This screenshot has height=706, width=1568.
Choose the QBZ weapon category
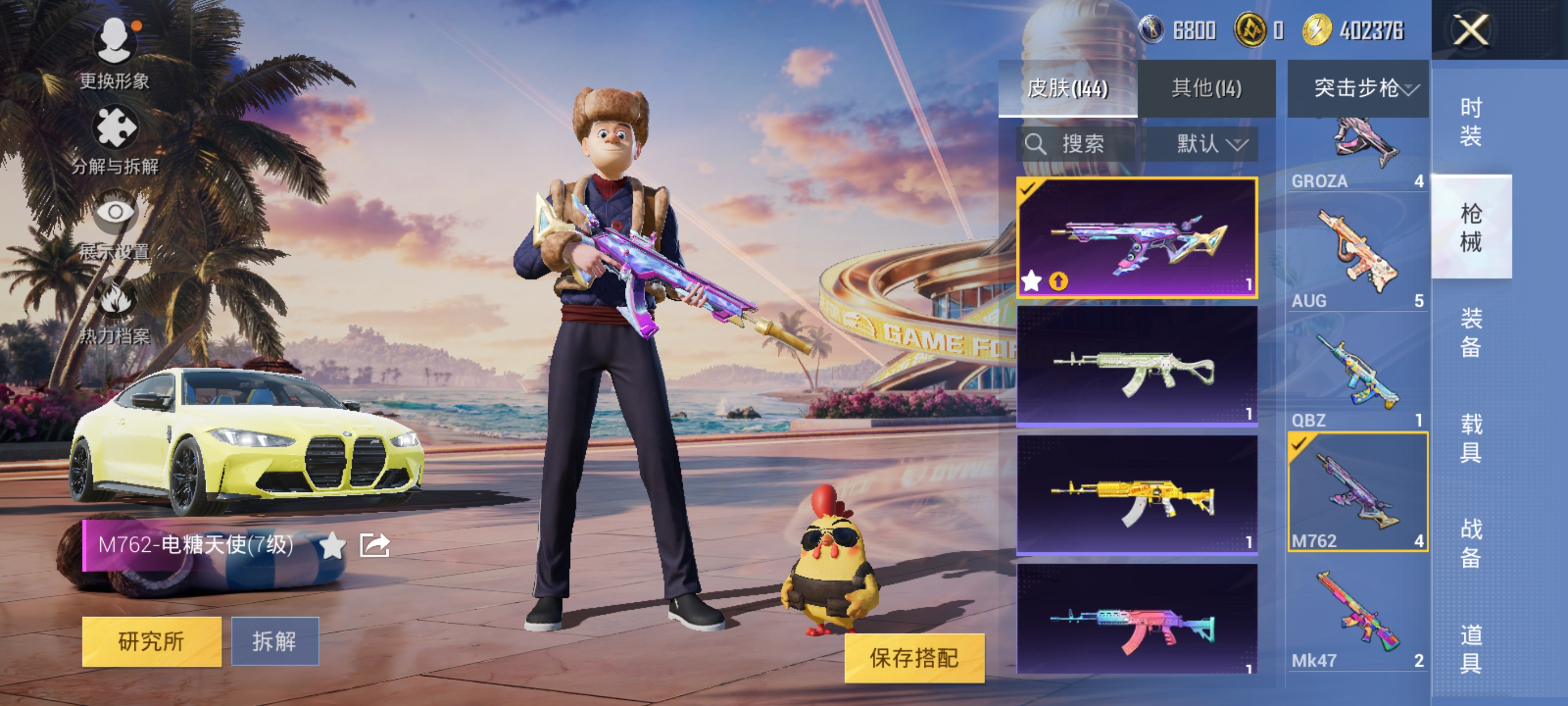(1357, 375)
